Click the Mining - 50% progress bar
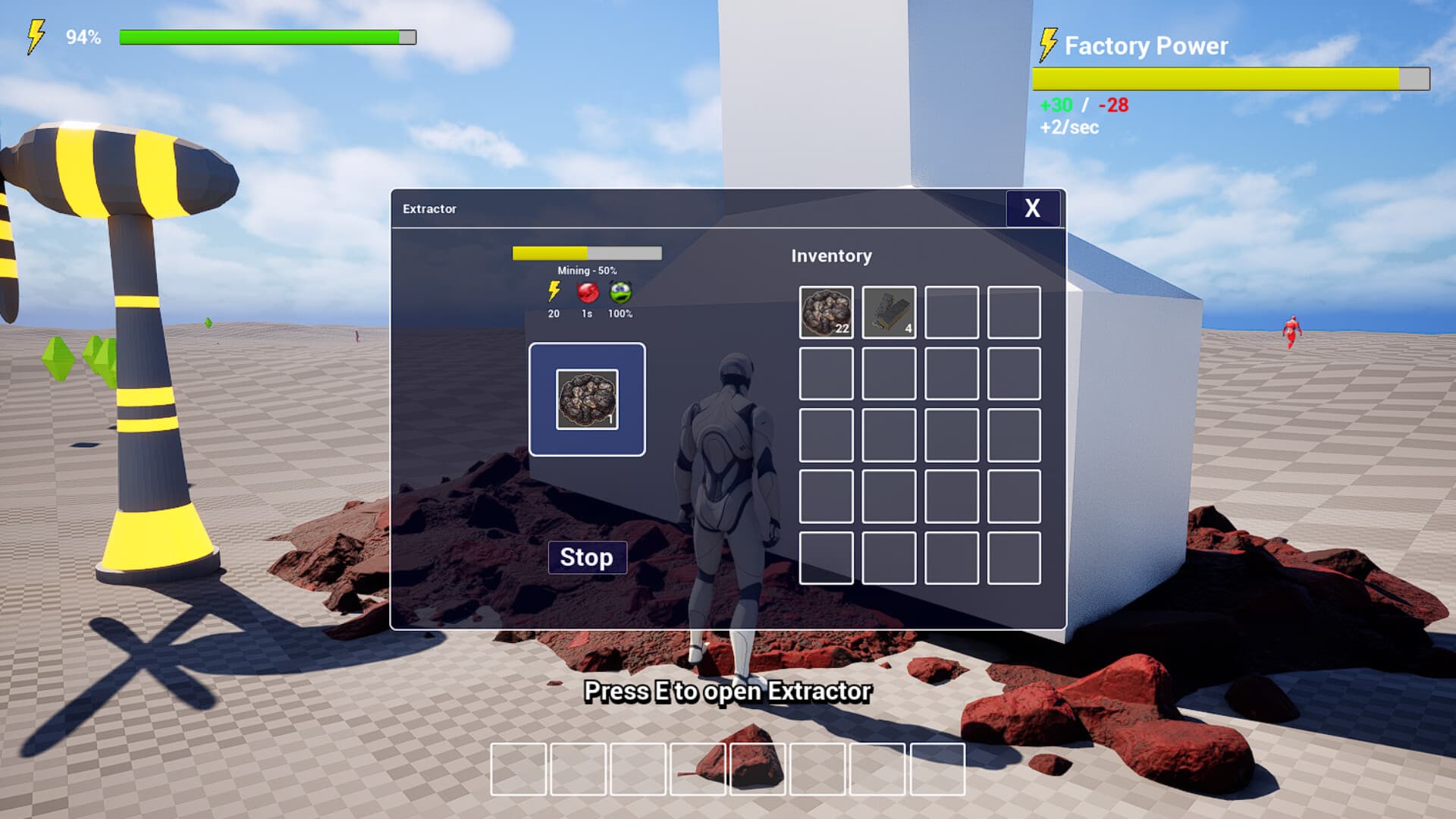 point(588,253)
